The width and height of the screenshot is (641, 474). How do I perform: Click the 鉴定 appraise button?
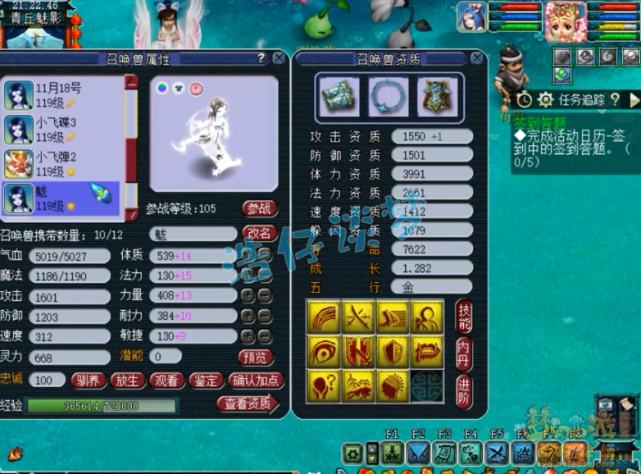[206, 380]
